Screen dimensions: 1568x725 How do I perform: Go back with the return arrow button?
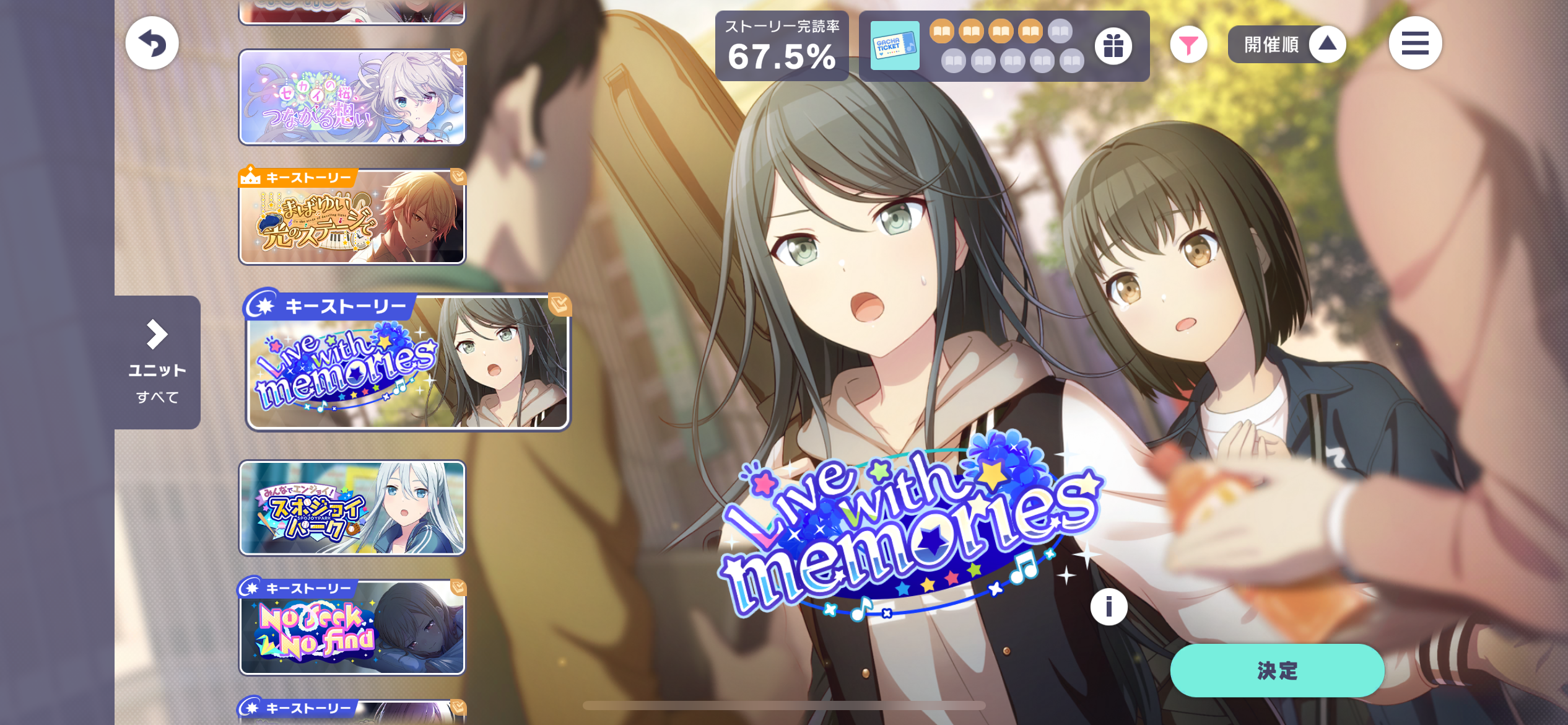pos(152,43)
